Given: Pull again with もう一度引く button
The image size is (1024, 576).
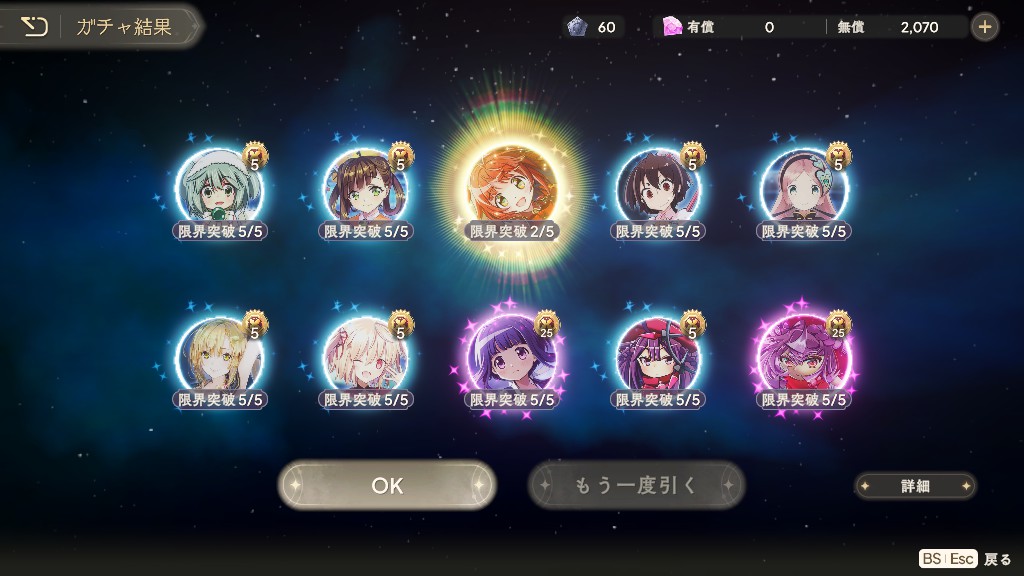Looking at the screenshot, I should [636, 485].
